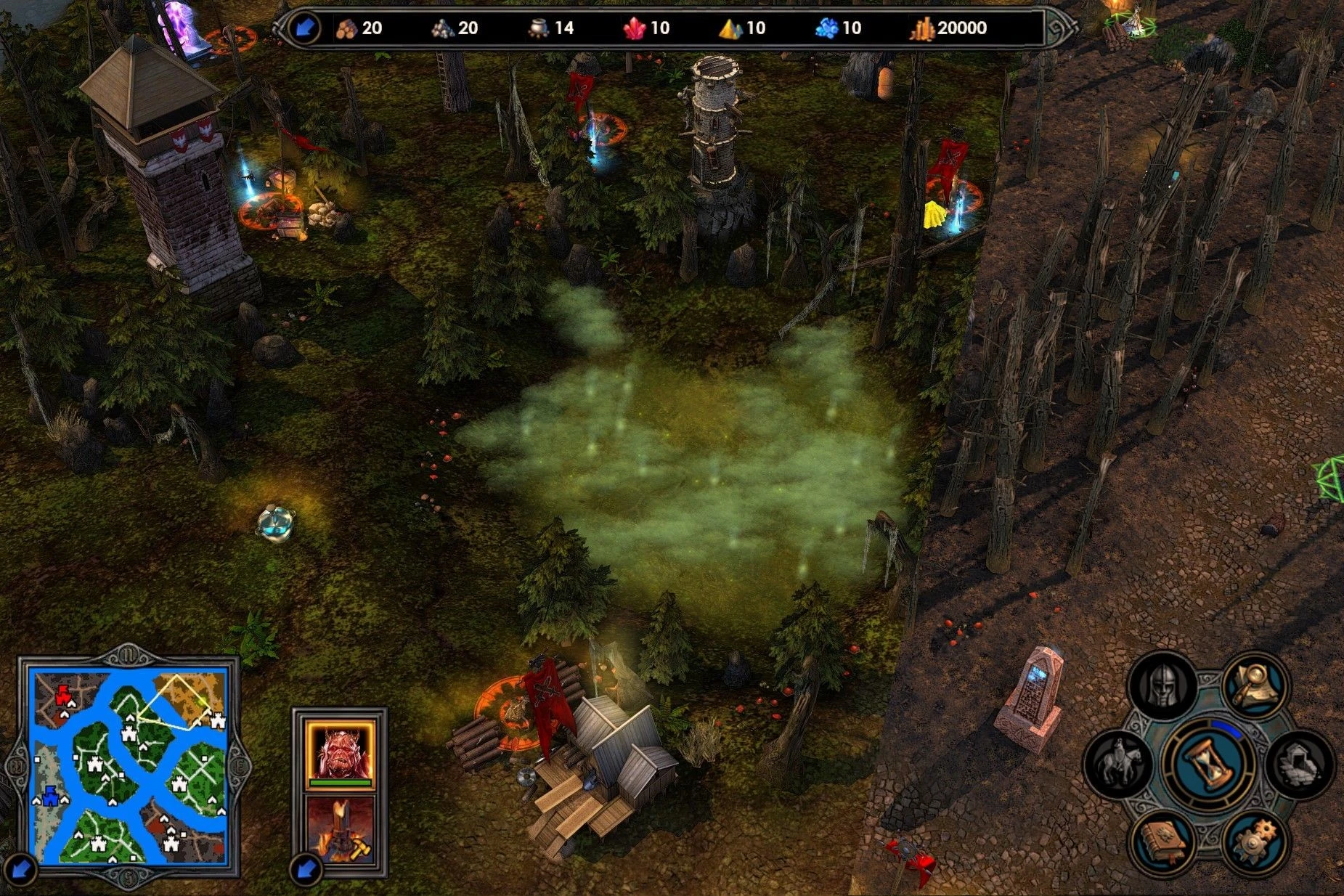Click the end turn hourglass
Image resolution: width=1344 pixels, height=896 pixels.
pyautogui.click(x=1209, y=763)
